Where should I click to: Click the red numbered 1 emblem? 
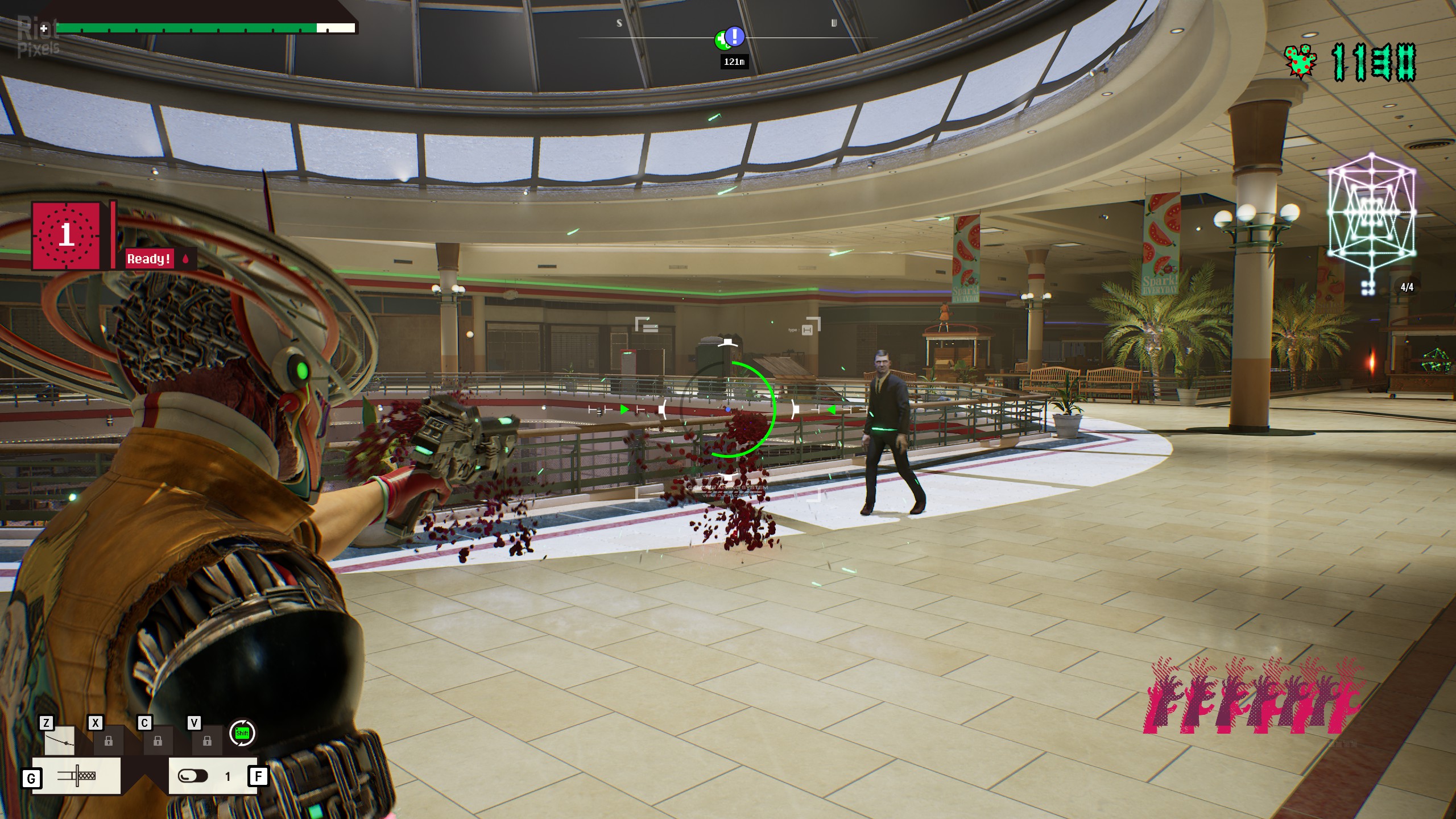point(67,235)
